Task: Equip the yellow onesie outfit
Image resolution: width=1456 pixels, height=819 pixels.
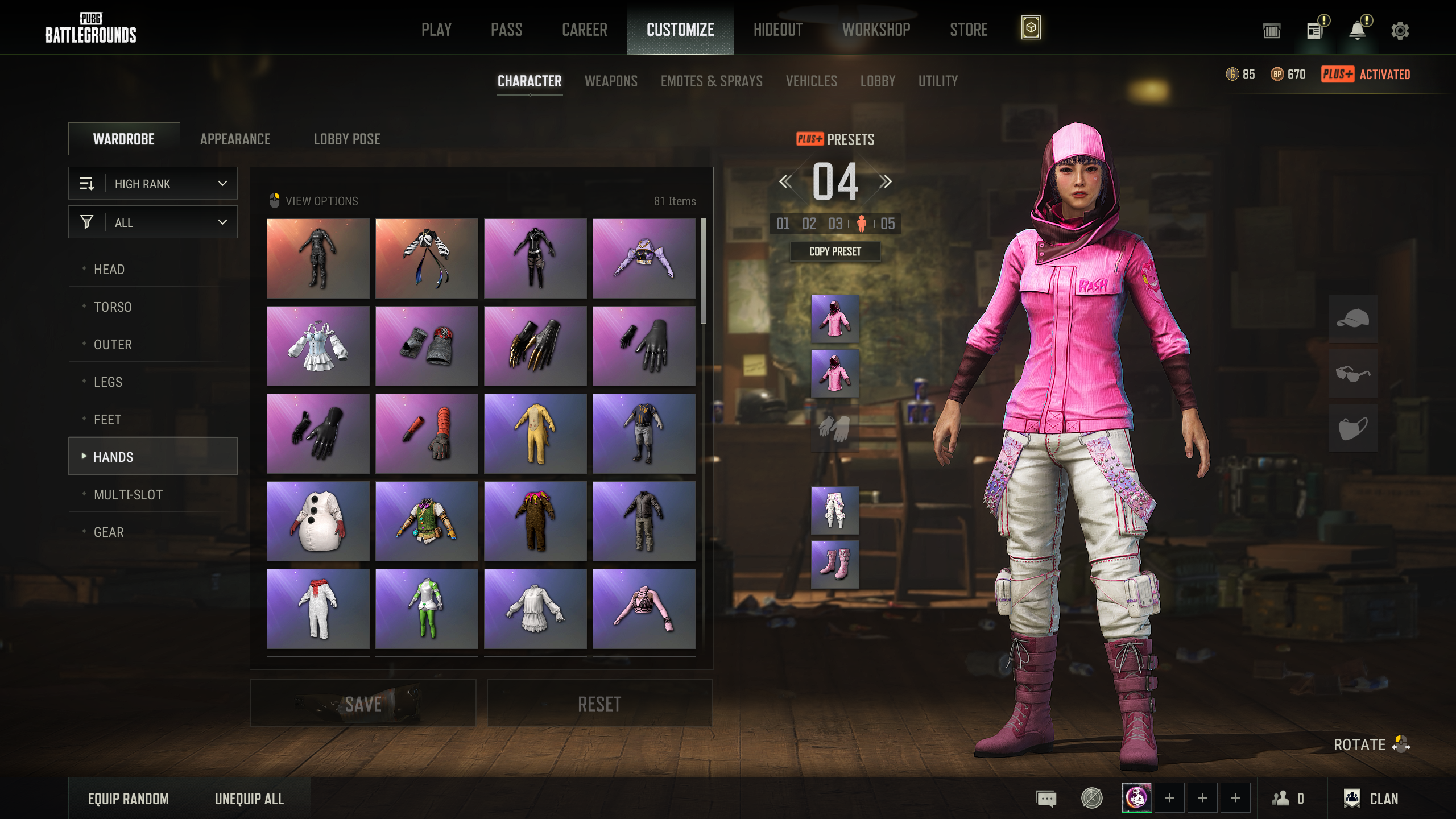Action: (x=535, y=433)
